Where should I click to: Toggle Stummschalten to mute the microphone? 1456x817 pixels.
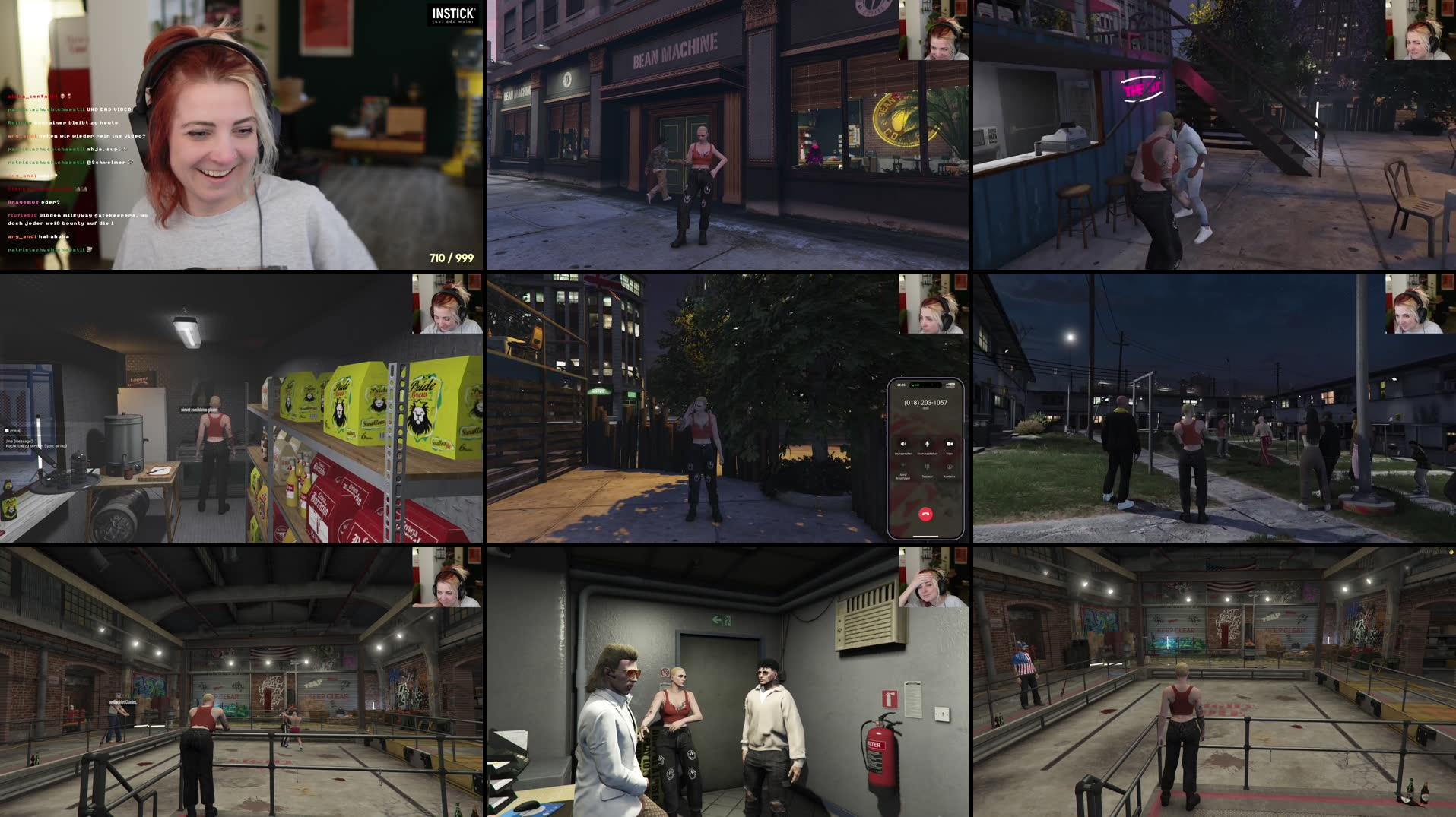(928, 443)
